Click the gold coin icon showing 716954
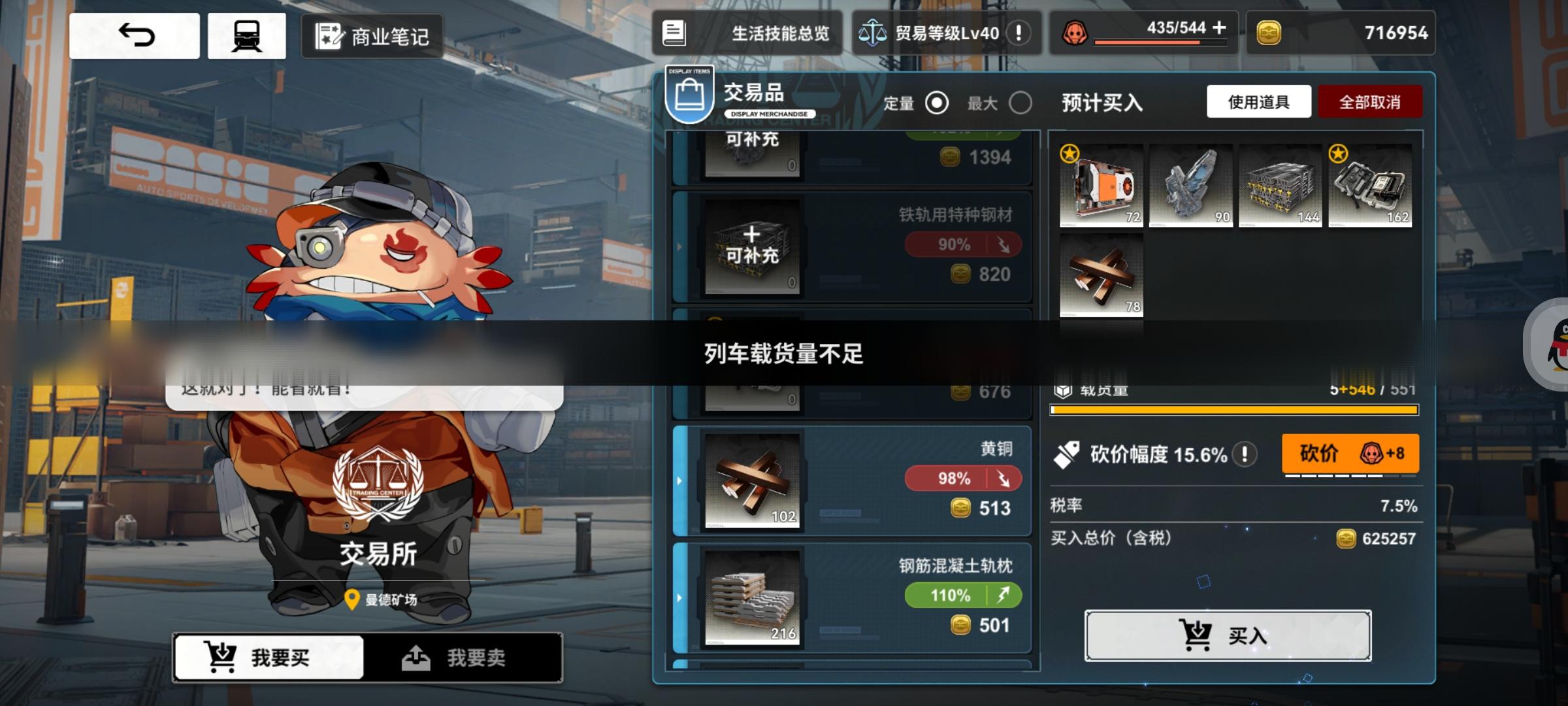 pyautogui.click(x=1269, y=33)
